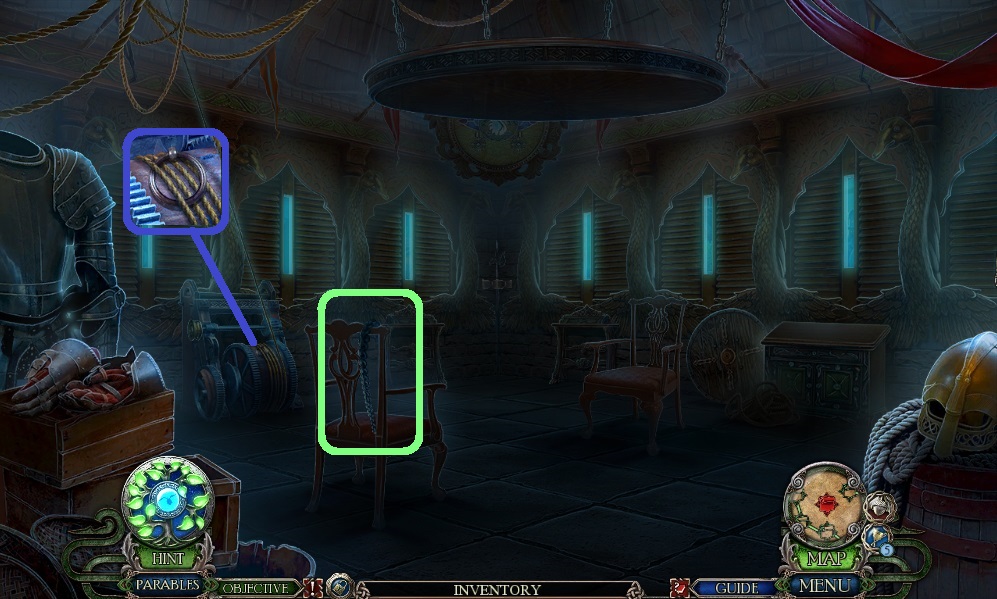Show the current Objective
997x599 pixels.
[256, 589]
